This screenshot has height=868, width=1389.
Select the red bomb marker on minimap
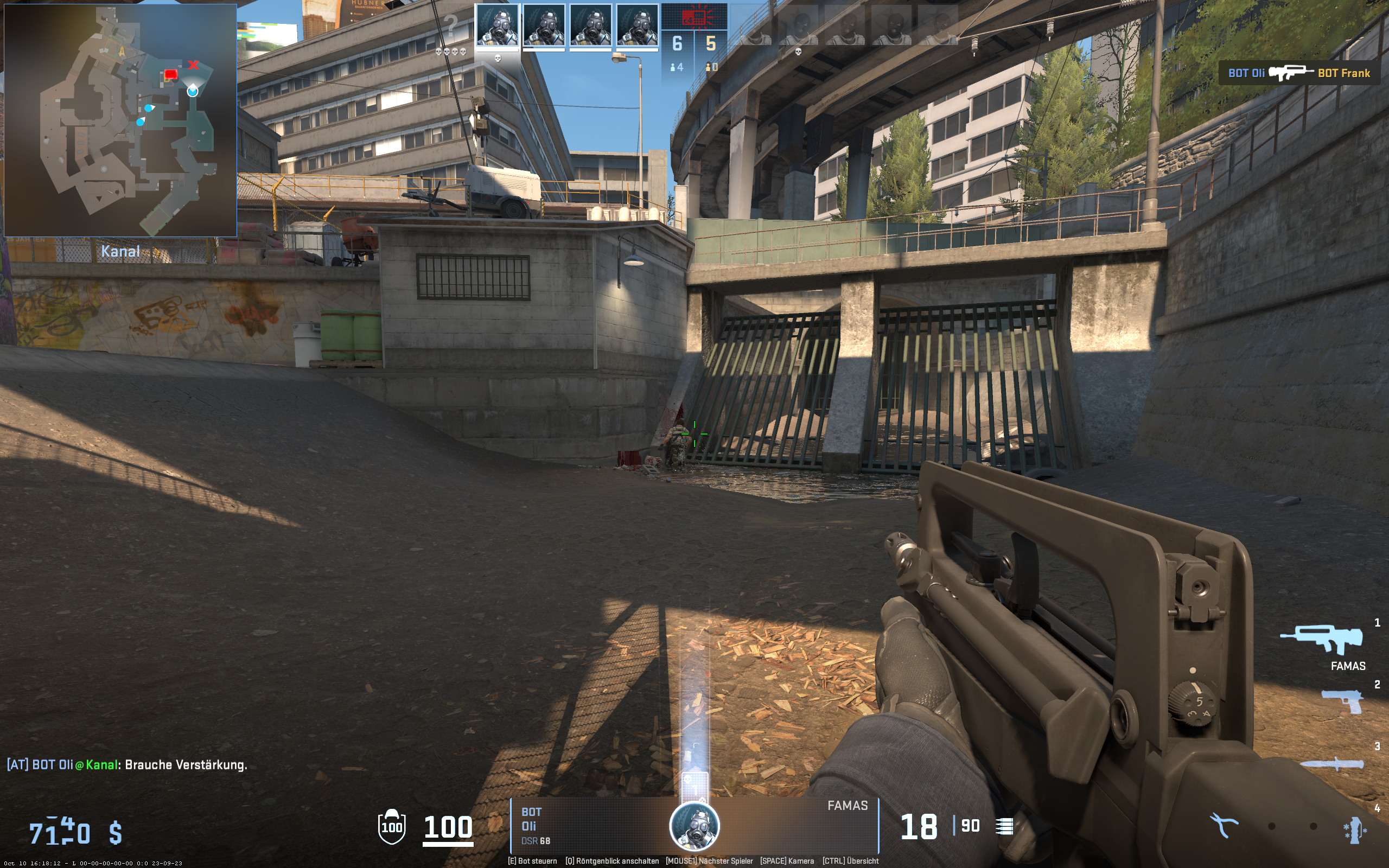point(170,75)
